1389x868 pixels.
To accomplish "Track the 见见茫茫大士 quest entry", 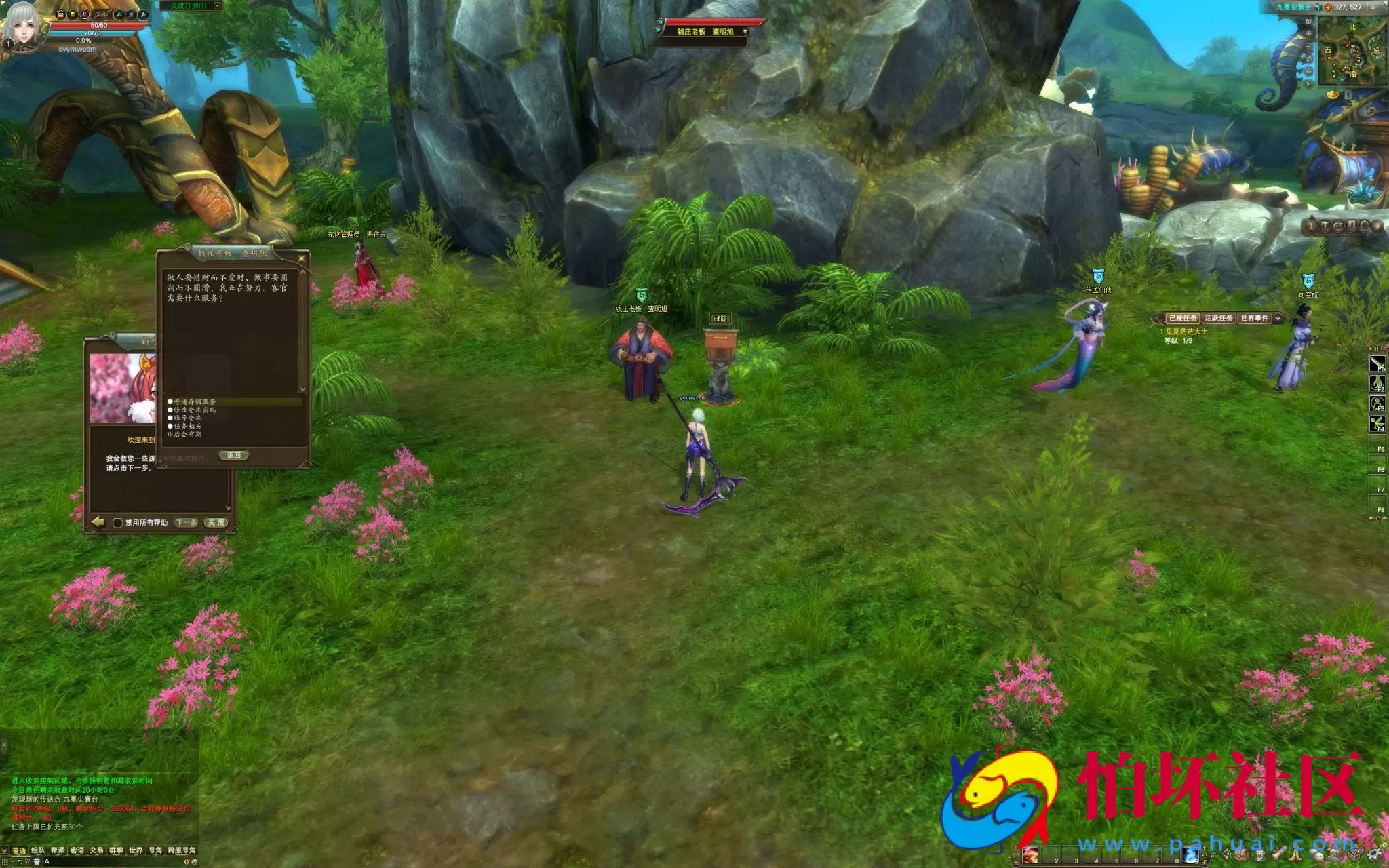I will [1186, 332].
